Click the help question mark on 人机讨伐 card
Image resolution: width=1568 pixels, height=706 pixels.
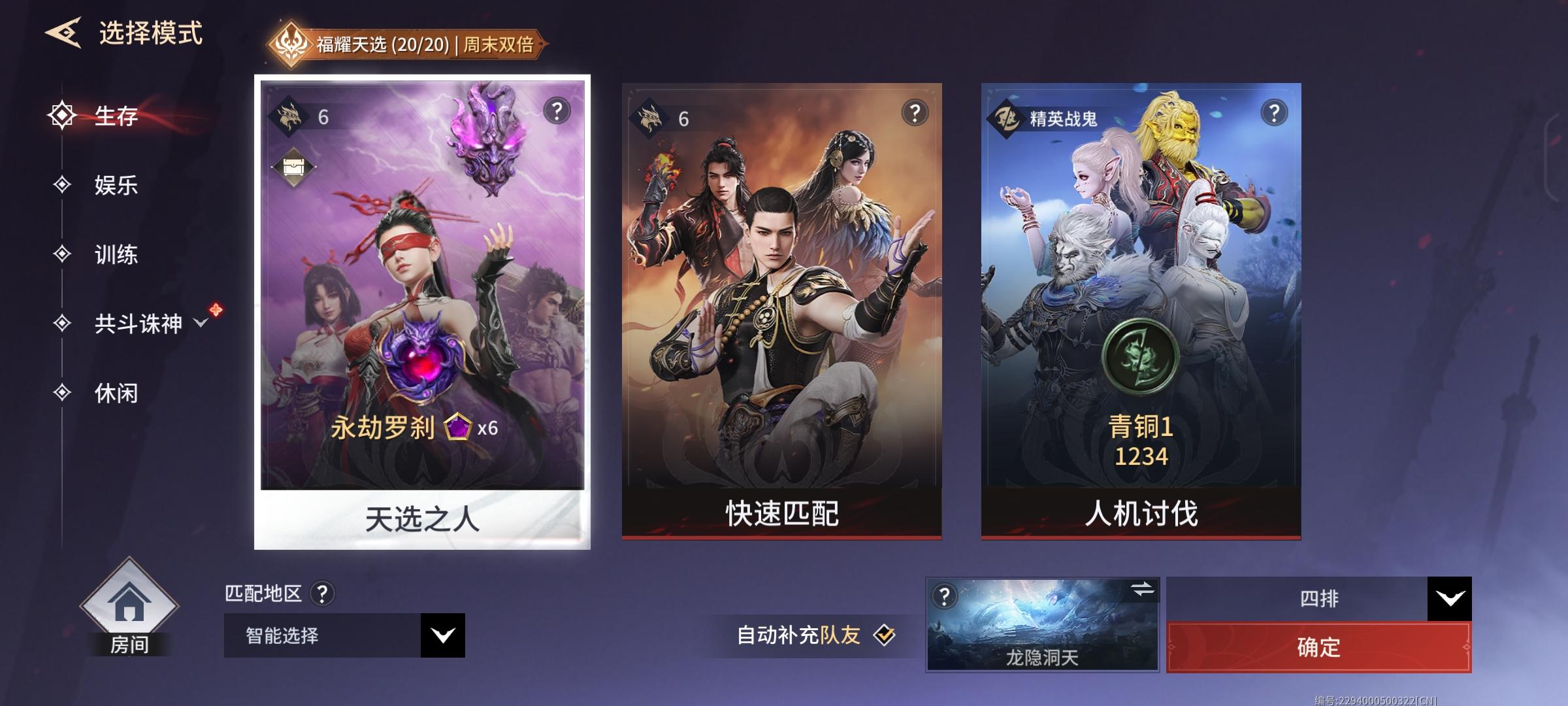pos(1273,112)
